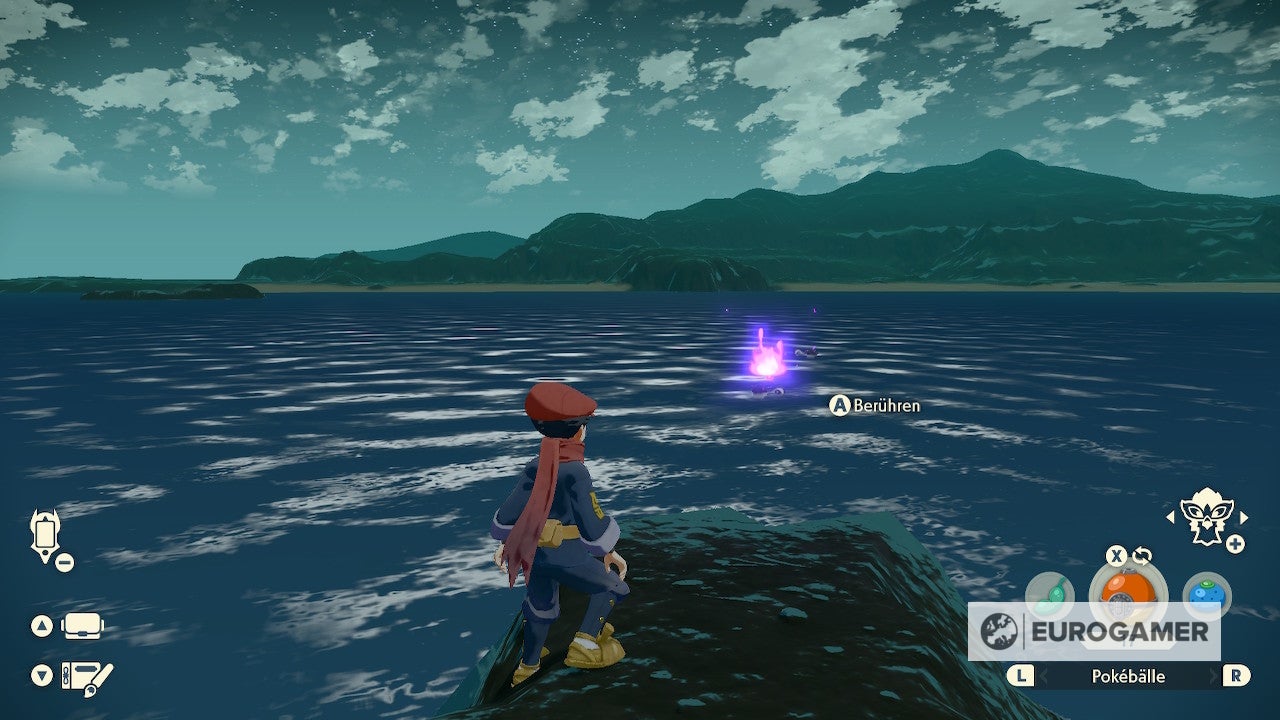Click the Pokébälle category selector label
Screen dimensions: 1280x720
coord(1127,676)
